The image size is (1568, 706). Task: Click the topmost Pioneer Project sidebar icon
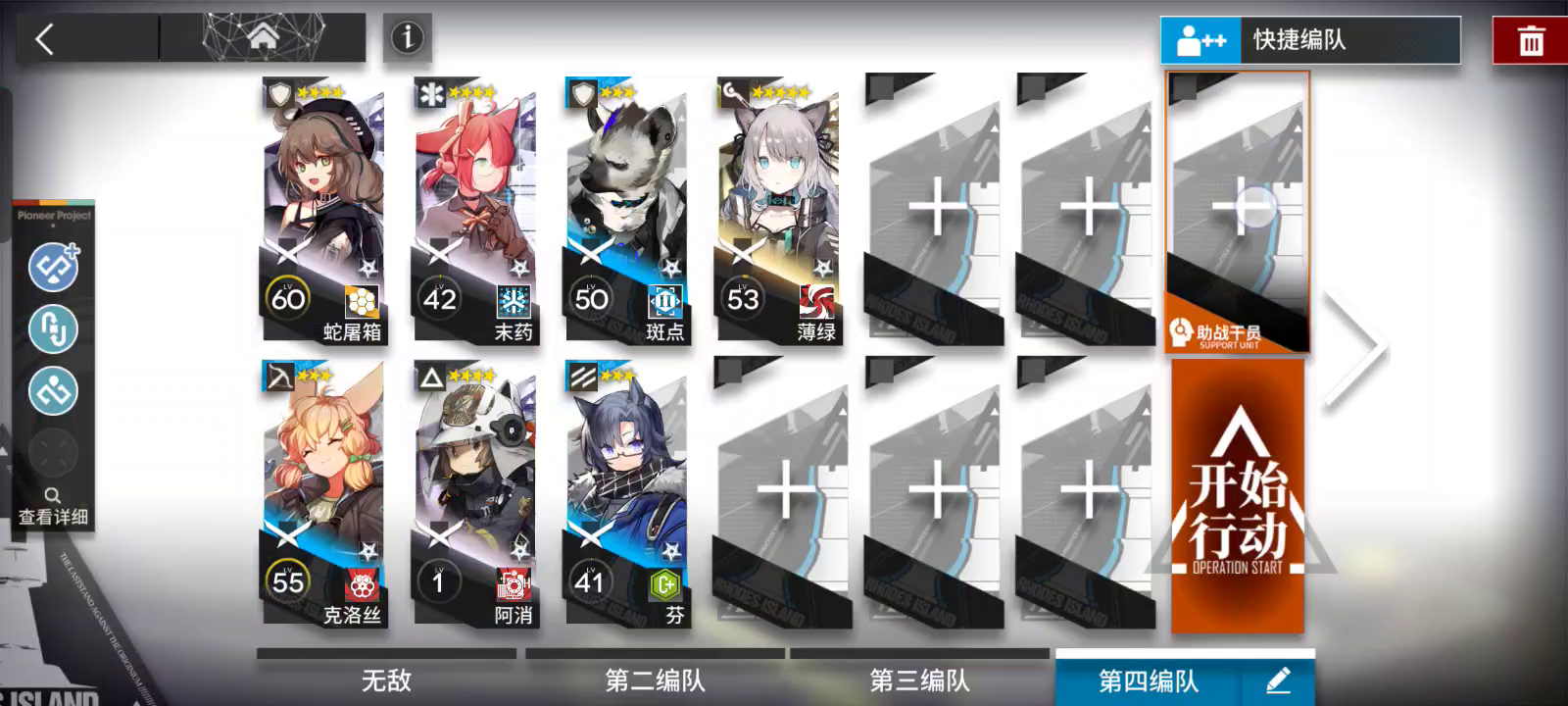tap(54, 267)
